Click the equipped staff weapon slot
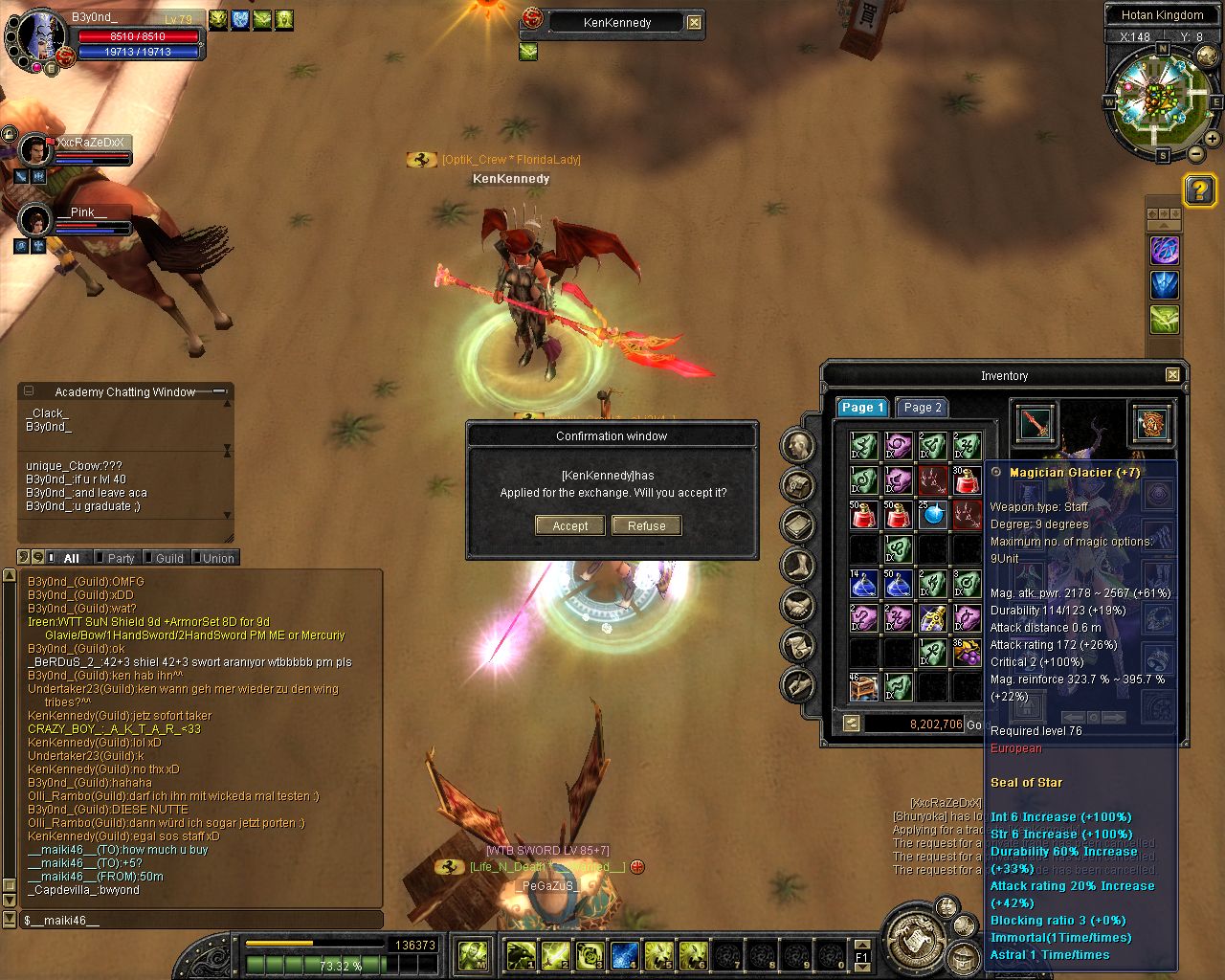 point(1035,424)
